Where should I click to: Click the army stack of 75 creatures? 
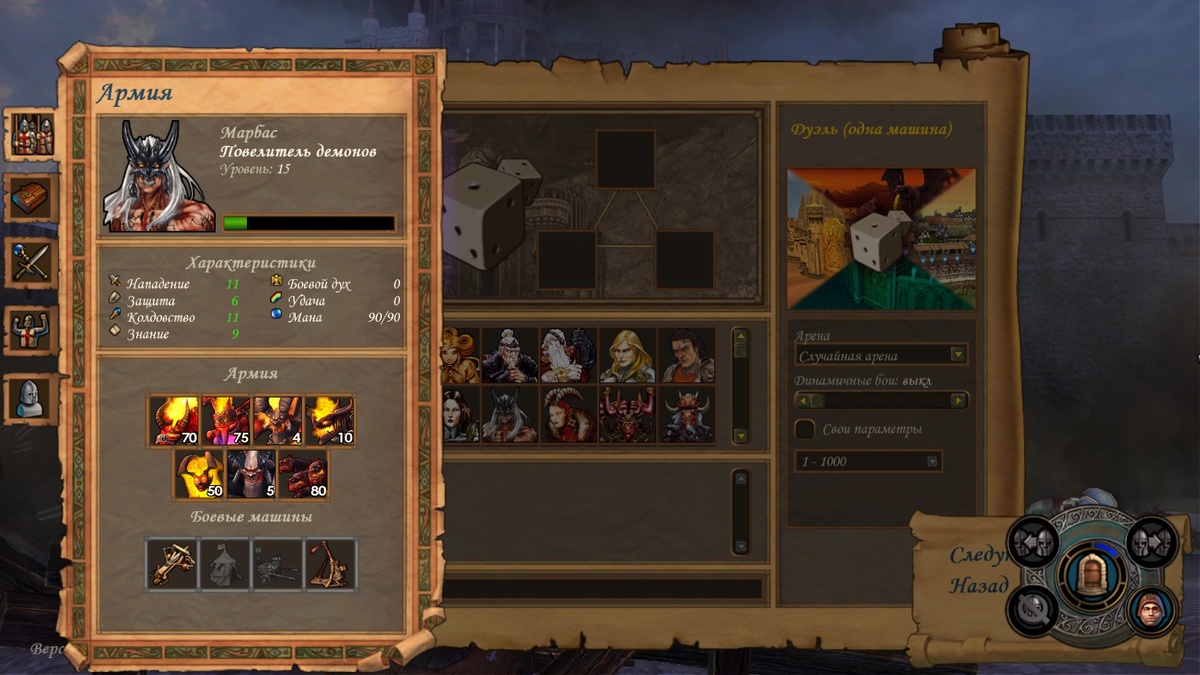[226, 420]
